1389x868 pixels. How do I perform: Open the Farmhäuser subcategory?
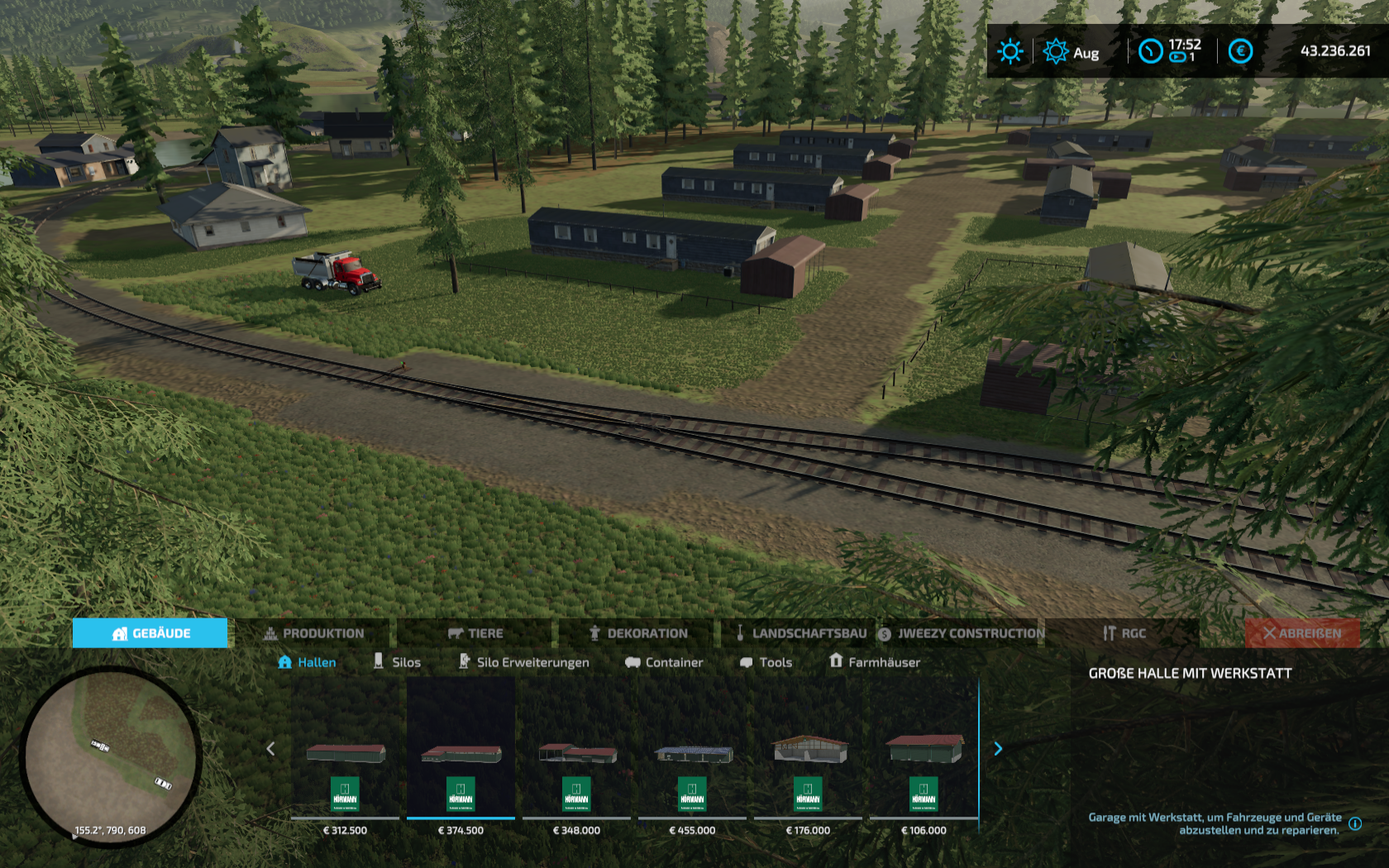(874, 662)
